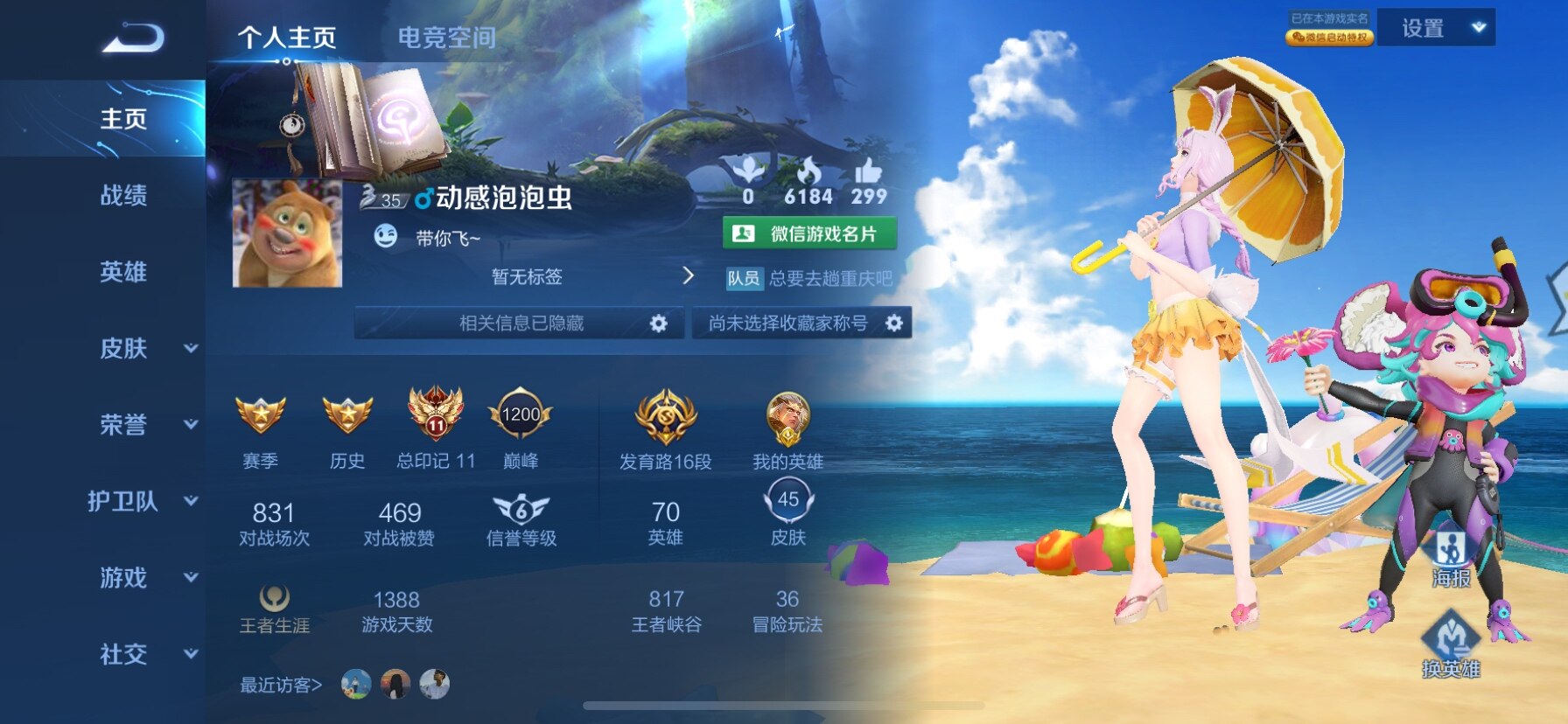The image size is (1568, 724).
Task: Open the player's bear avatar
Action: click(x=287, y=233)
